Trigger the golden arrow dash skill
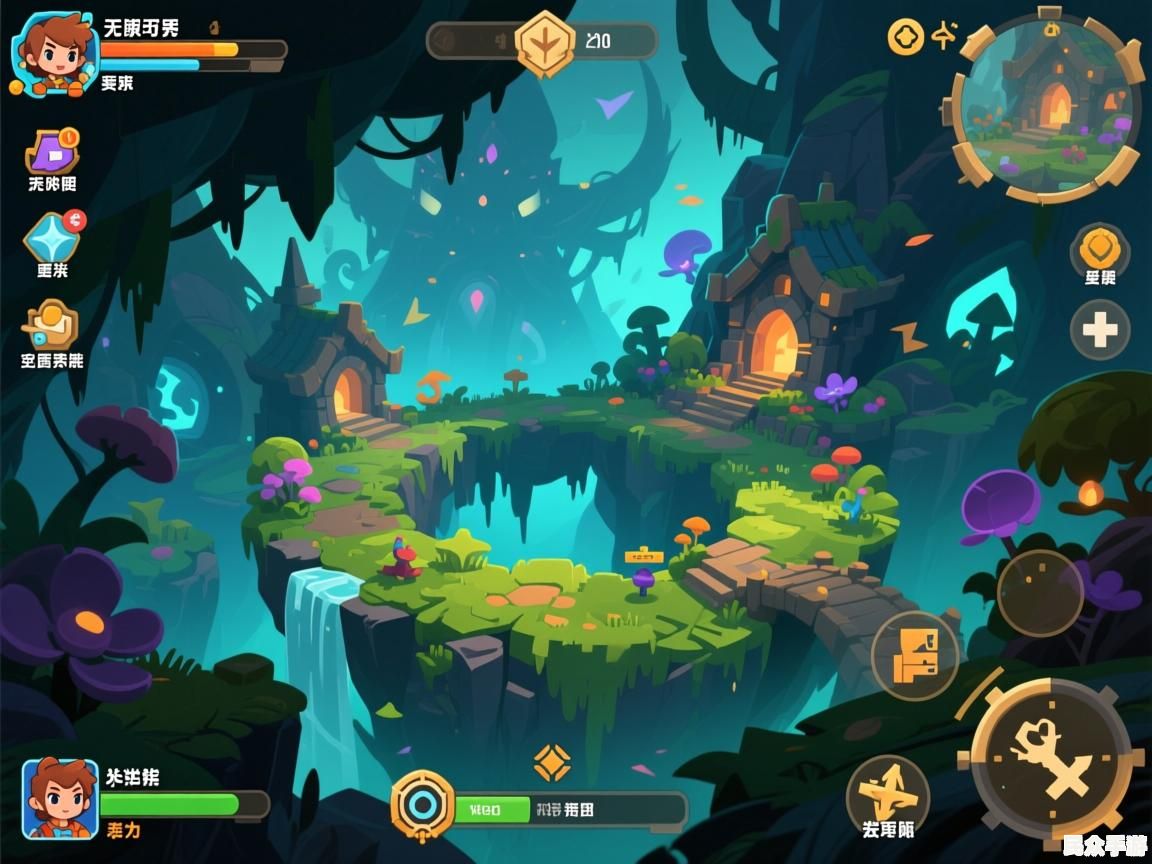Image resolution: width=1152 pixels, height=864 pixels. point(887,795)
